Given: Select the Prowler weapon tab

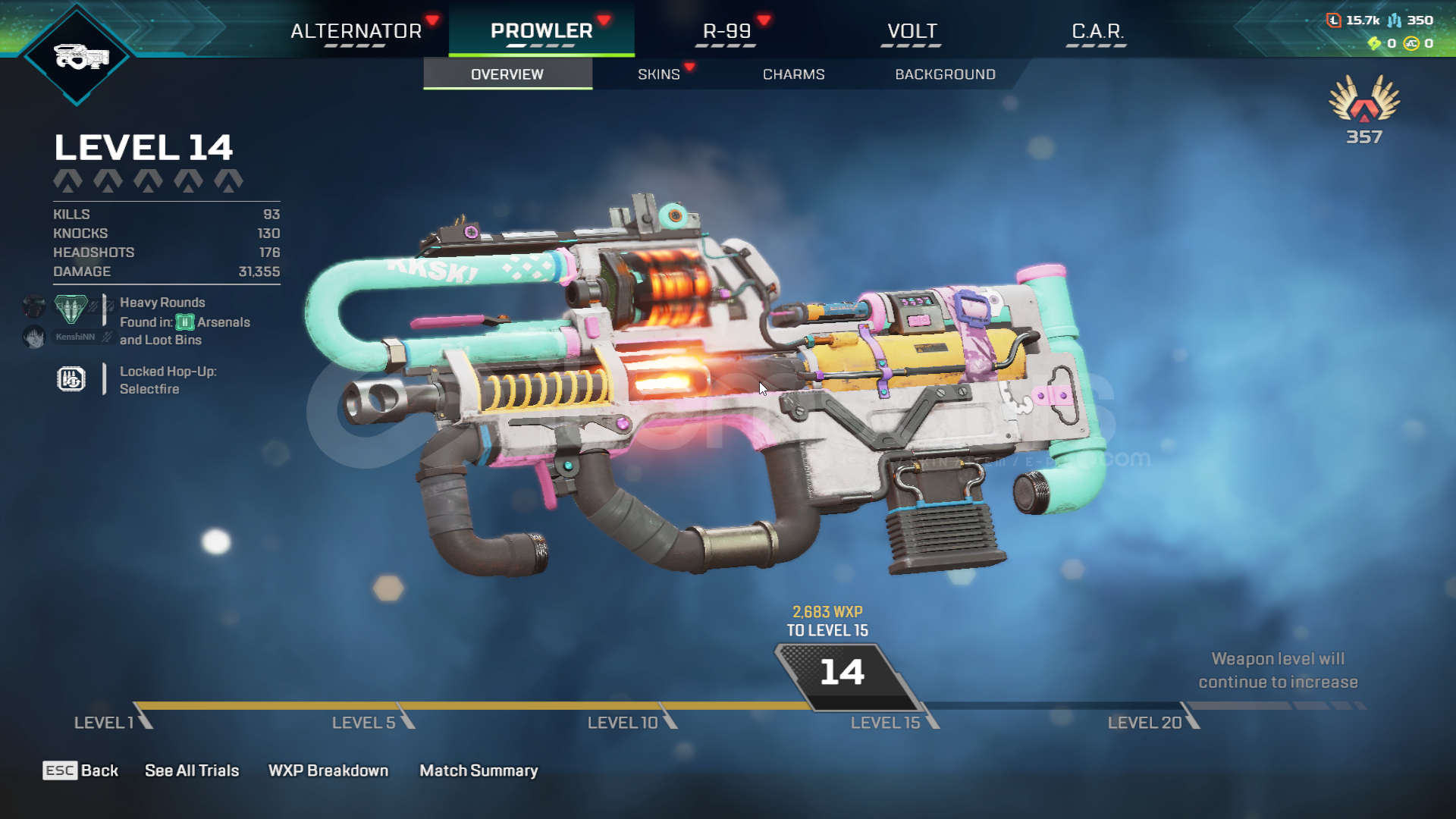Looking at the screenshot, I should click(x=541, y=31).
